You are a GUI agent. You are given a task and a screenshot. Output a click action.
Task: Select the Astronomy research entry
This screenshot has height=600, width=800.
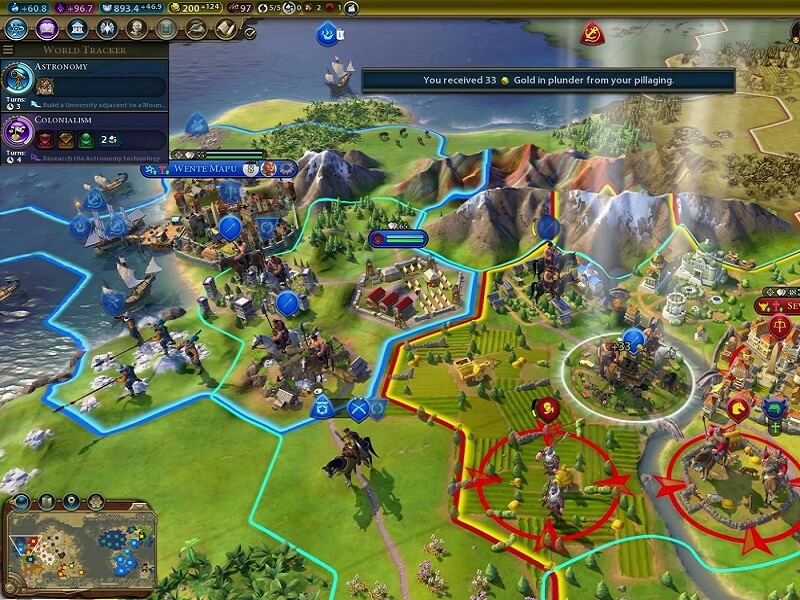point(84,82)
